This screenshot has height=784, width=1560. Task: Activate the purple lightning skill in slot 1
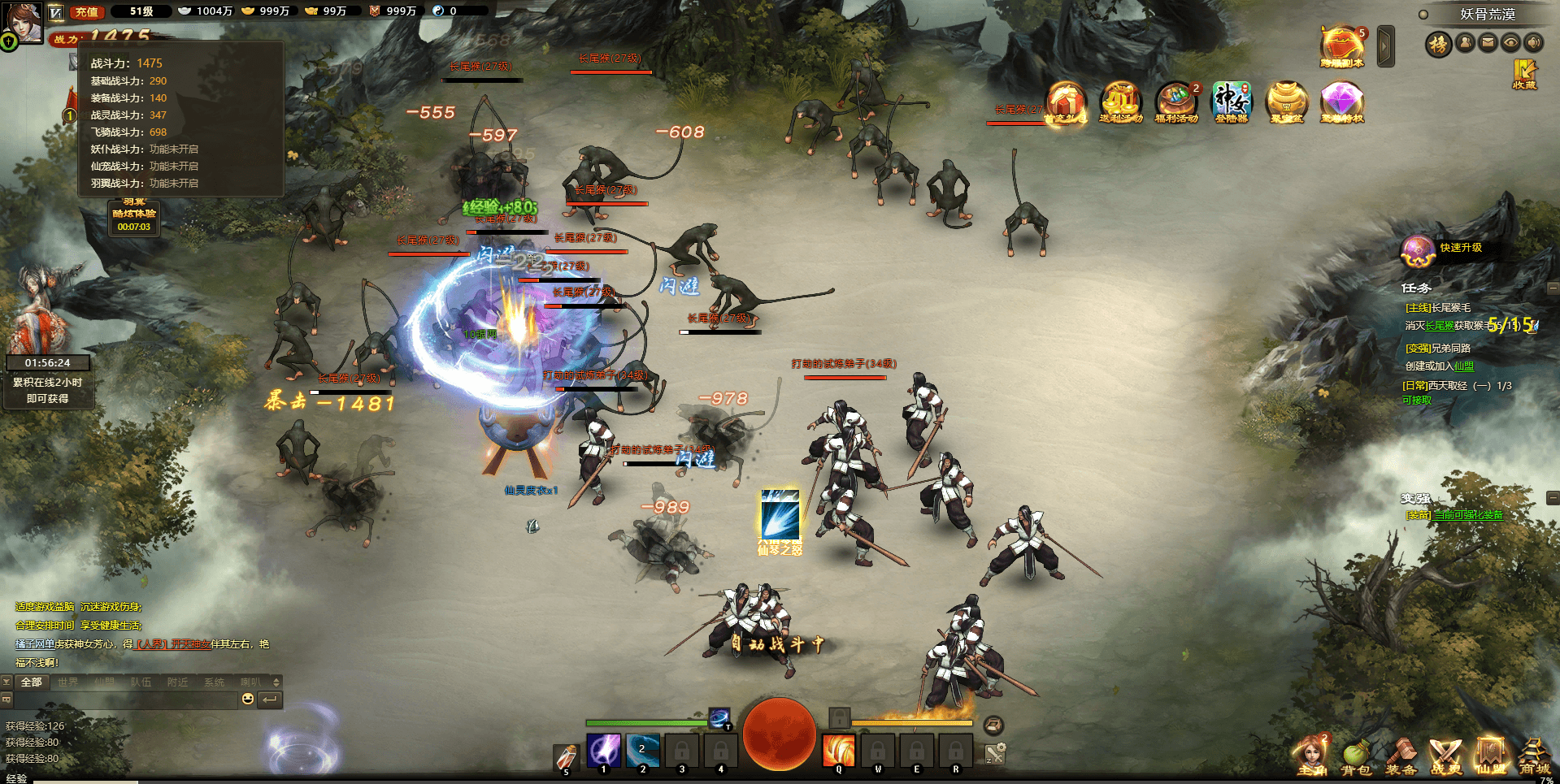(x=604, y=750)
